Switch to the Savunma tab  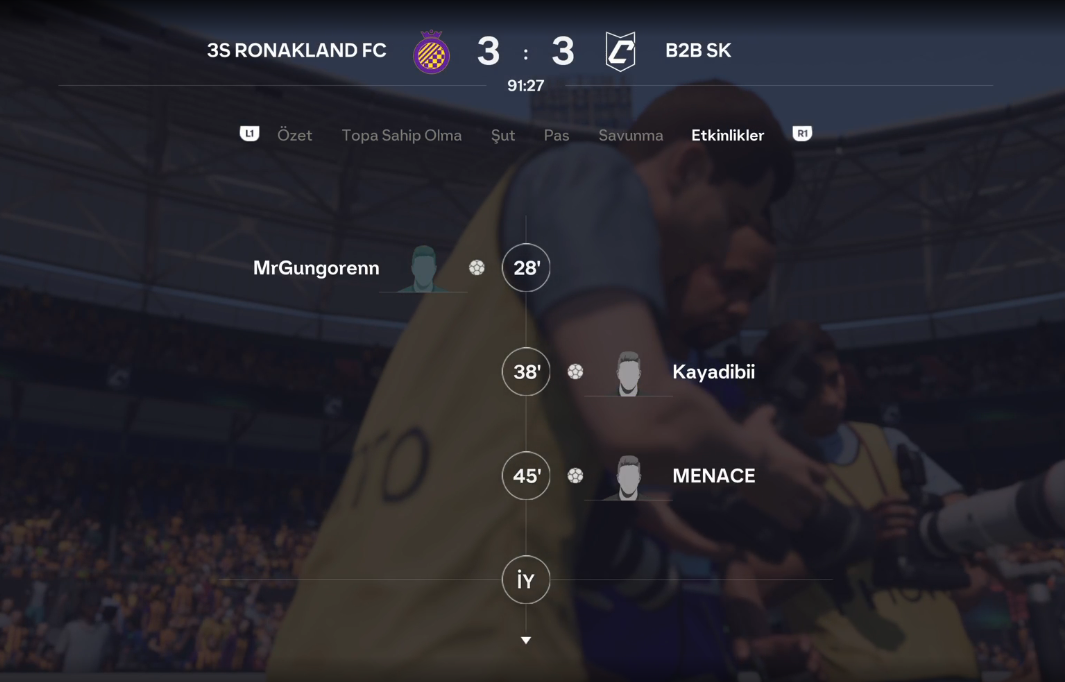630,135
